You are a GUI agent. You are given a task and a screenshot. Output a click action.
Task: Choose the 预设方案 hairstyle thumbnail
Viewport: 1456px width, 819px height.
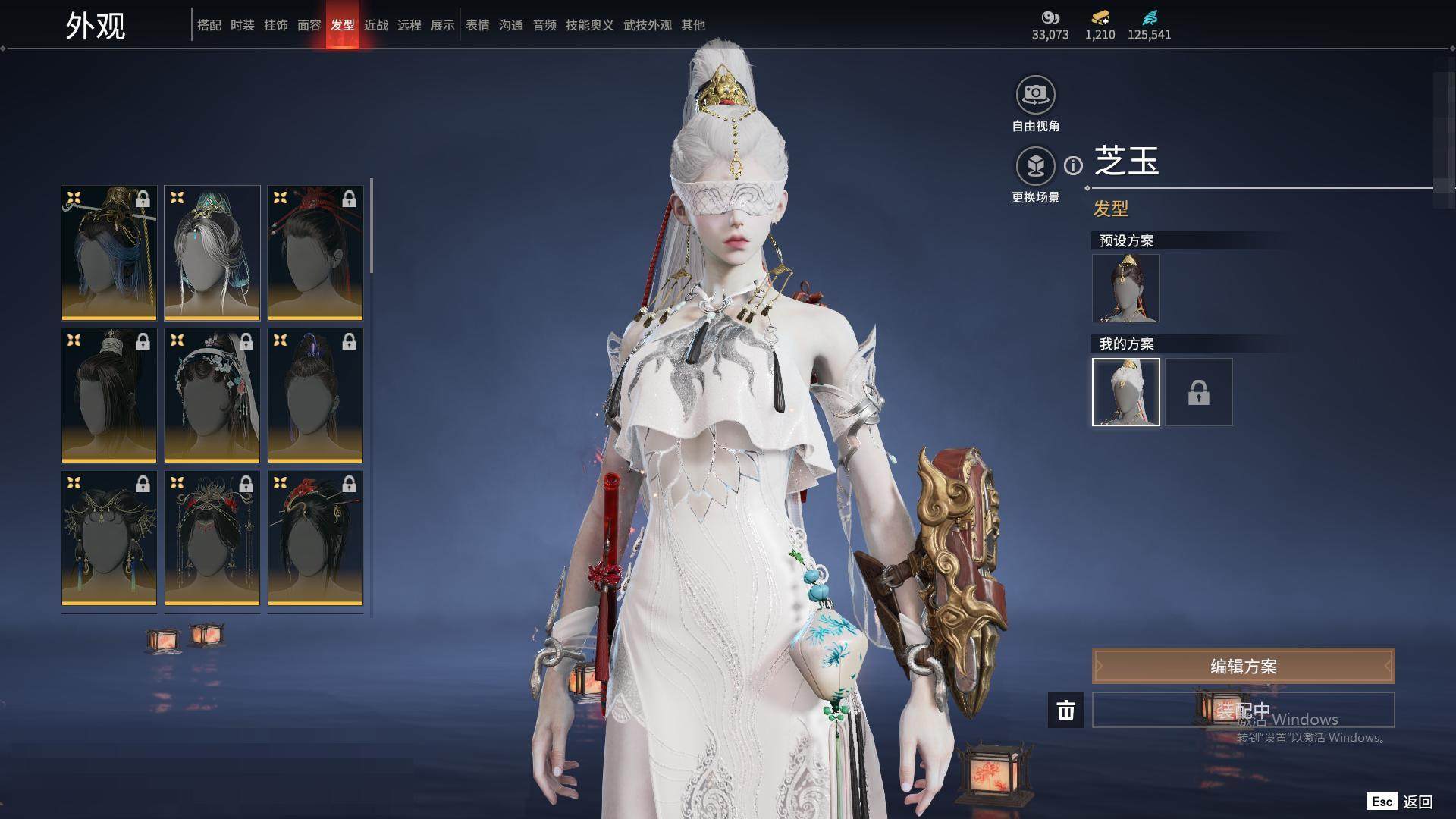click(x=1125, y=288)
